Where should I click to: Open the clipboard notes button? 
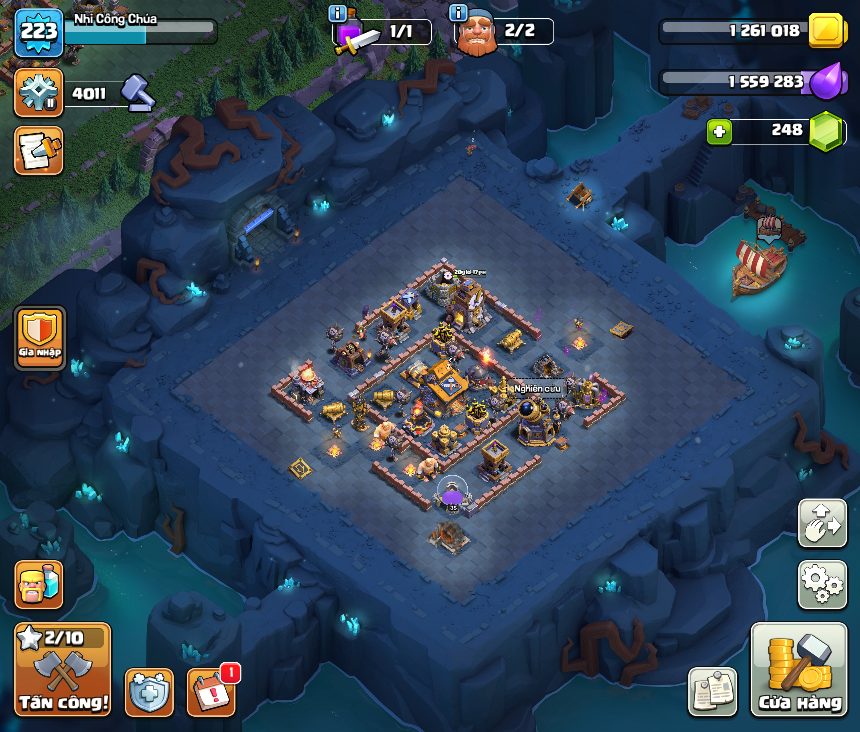tap(712, 692)
